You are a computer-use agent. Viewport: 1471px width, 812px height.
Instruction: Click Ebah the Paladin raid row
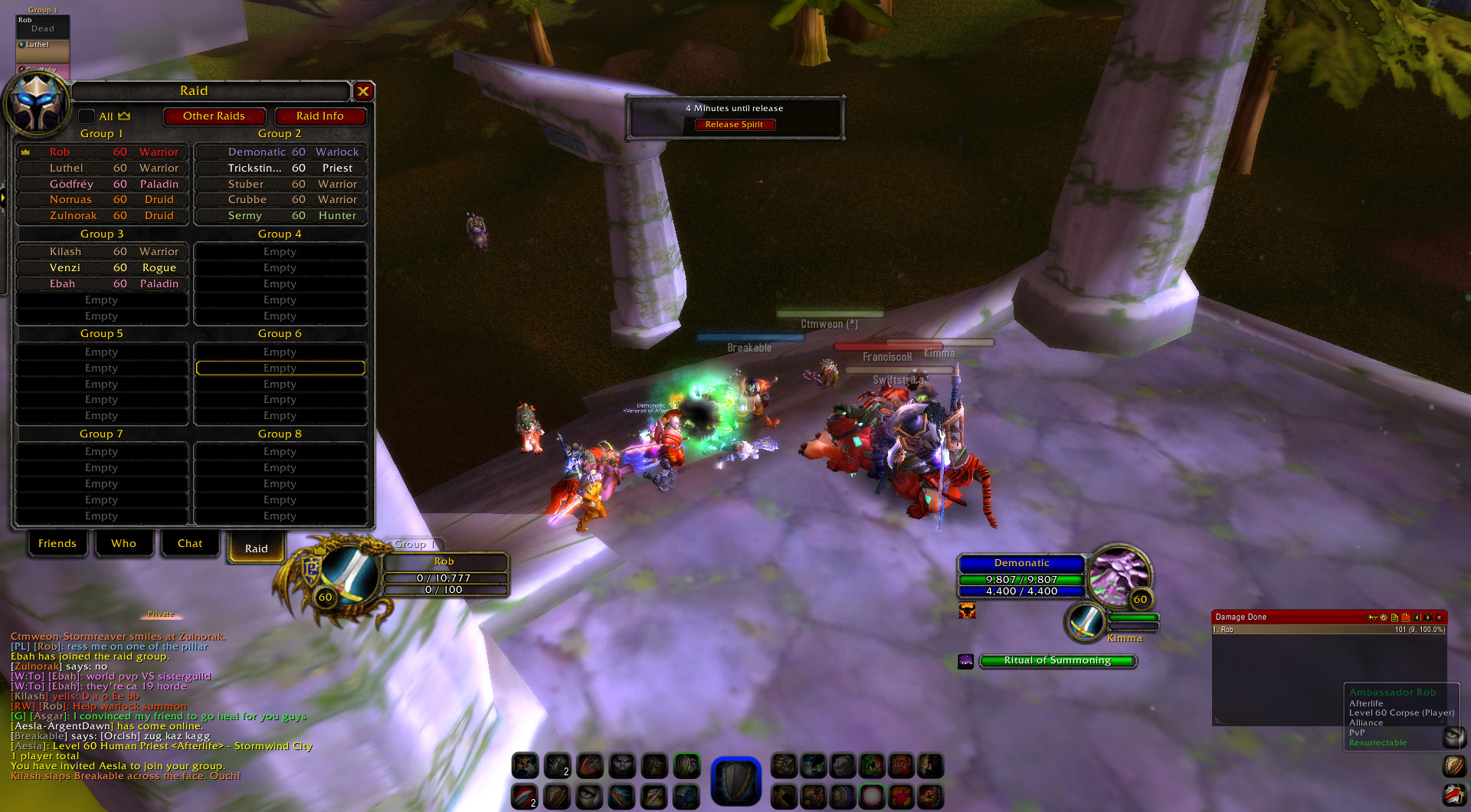tap(102, 284)
